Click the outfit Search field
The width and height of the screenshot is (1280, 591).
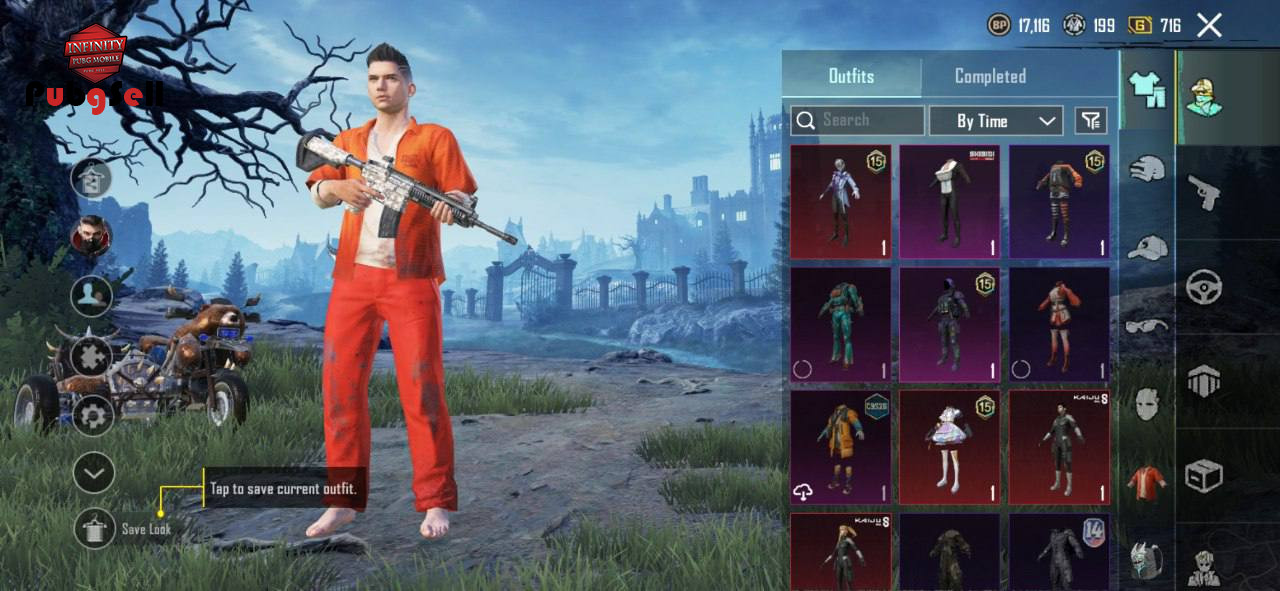click(858, 121)
